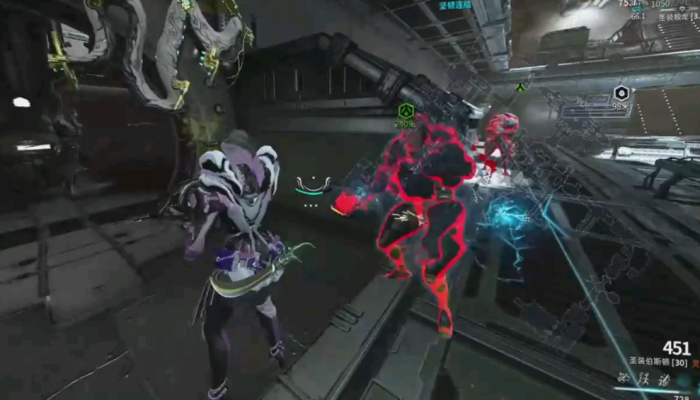Viewport: 700px width, 400px height.
Task: Click the 圣装伯斯顿 [30] weapon label
Action: [x=657, y=362]
